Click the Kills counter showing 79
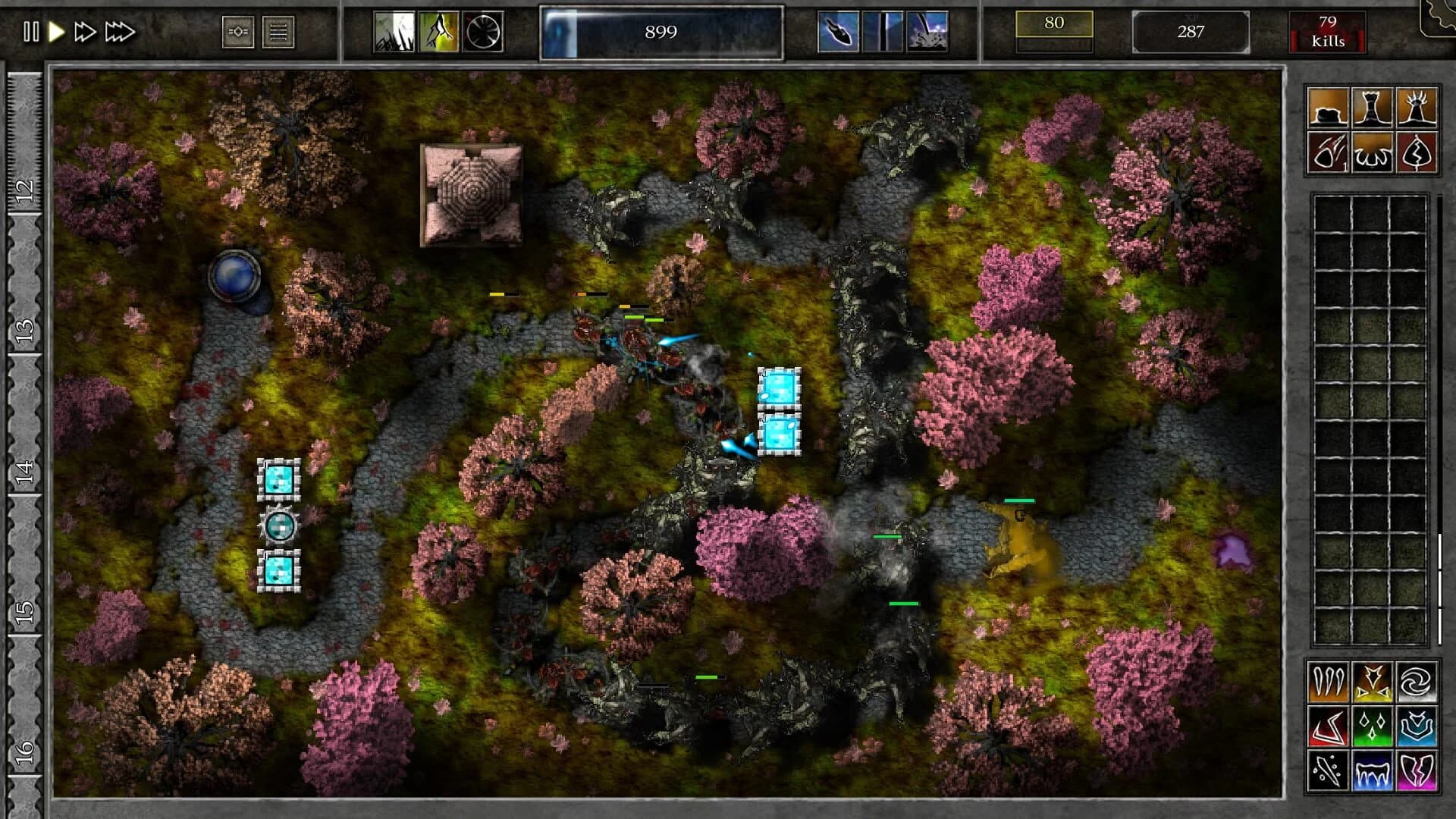 pyautogui.click(x=1327, y=32)
